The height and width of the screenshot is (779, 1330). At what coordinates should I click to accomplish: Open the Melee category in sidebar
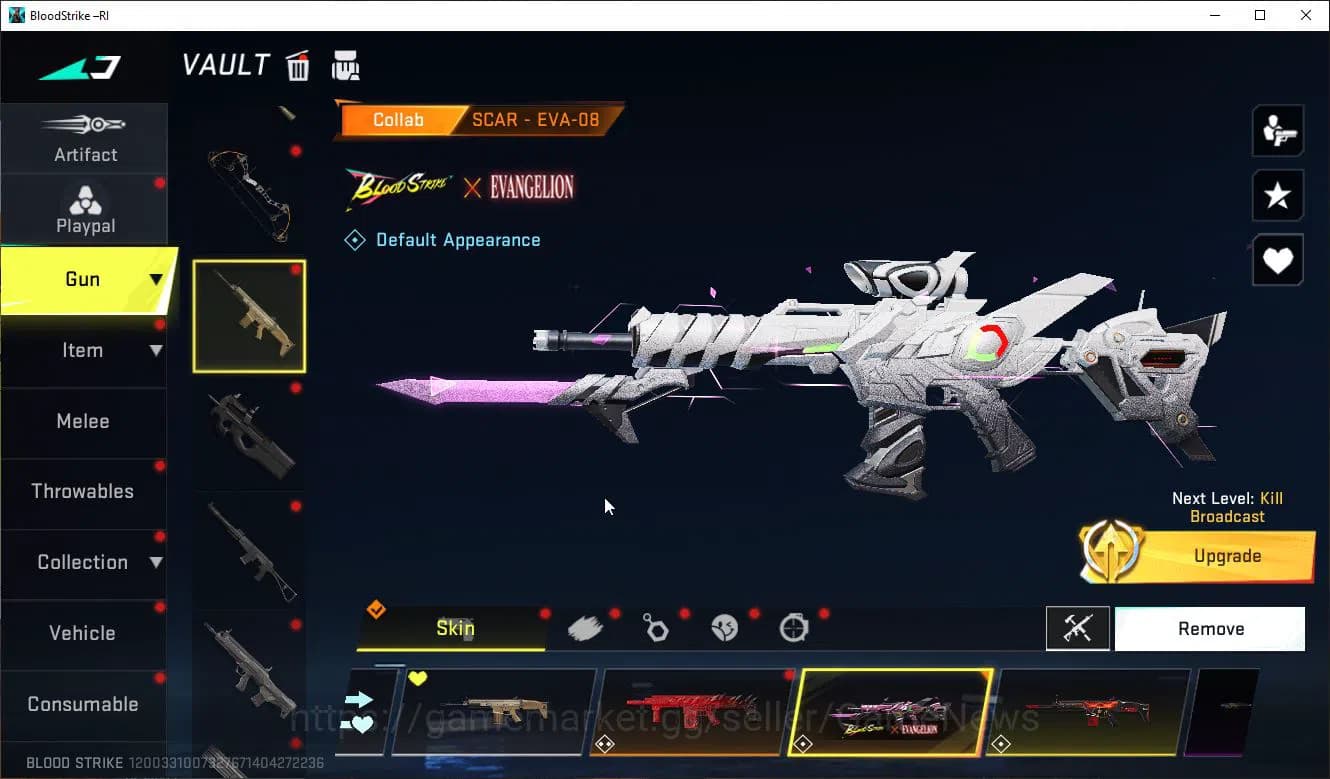(83, 421)
